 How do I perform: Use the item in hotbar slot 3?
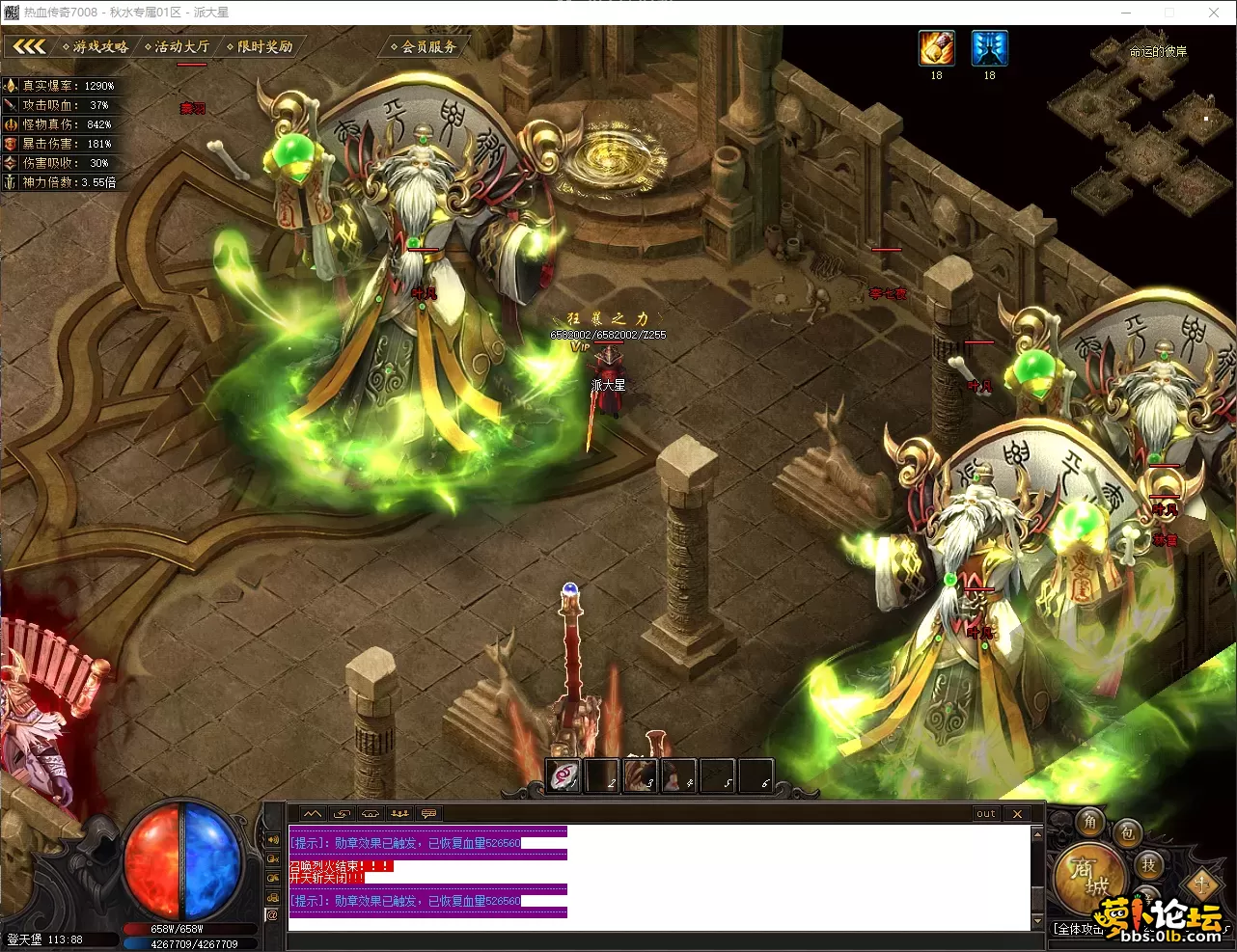(641, 775)
